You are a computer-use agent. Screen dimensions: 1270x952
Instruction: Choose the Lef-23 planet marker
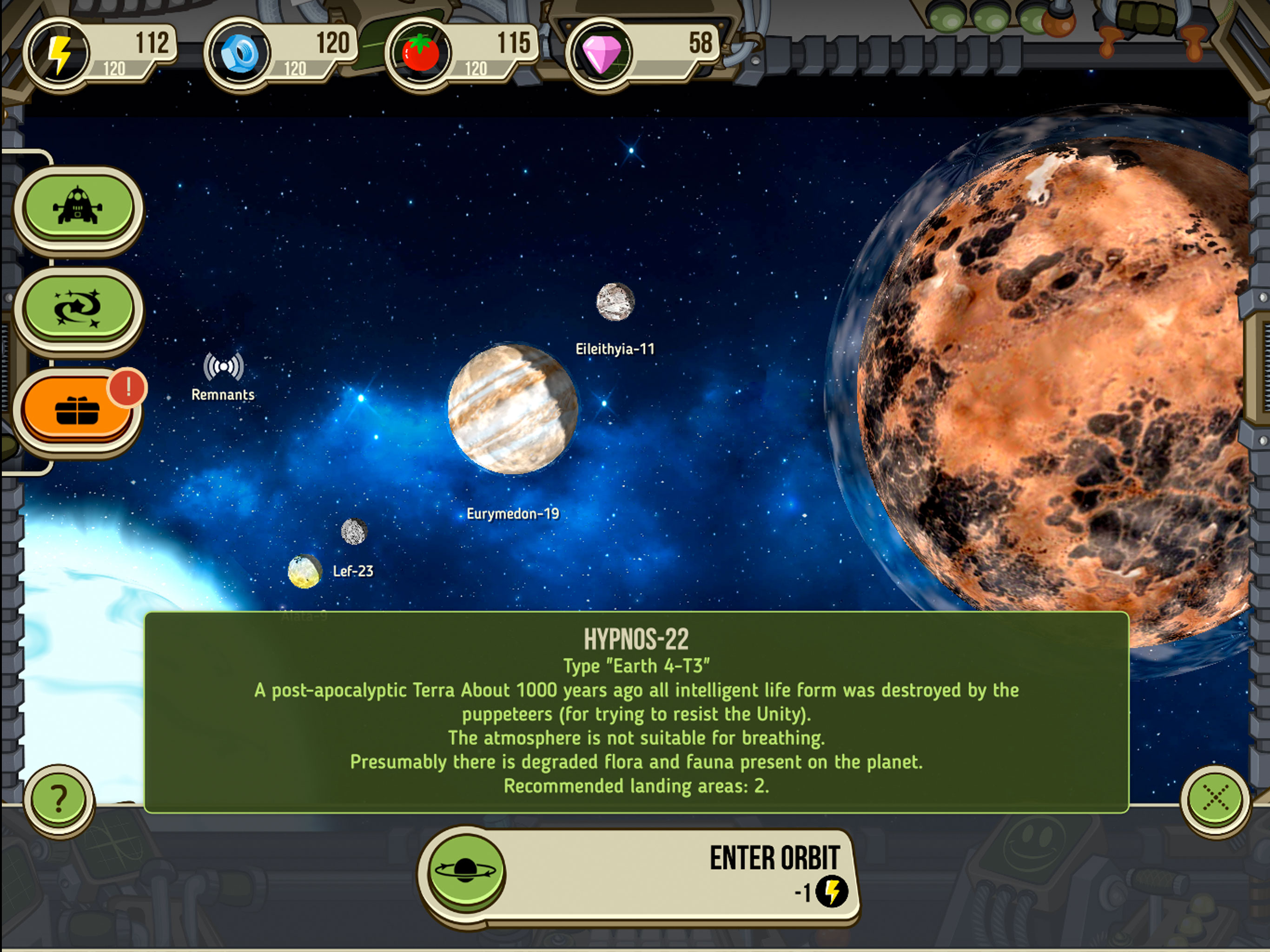(305, 571)
